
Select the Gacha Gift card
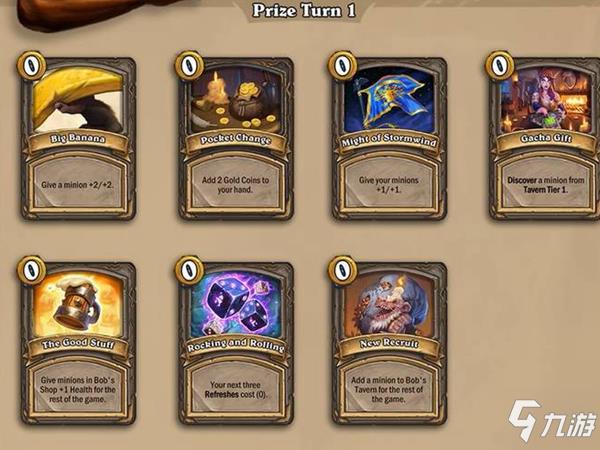545,138
